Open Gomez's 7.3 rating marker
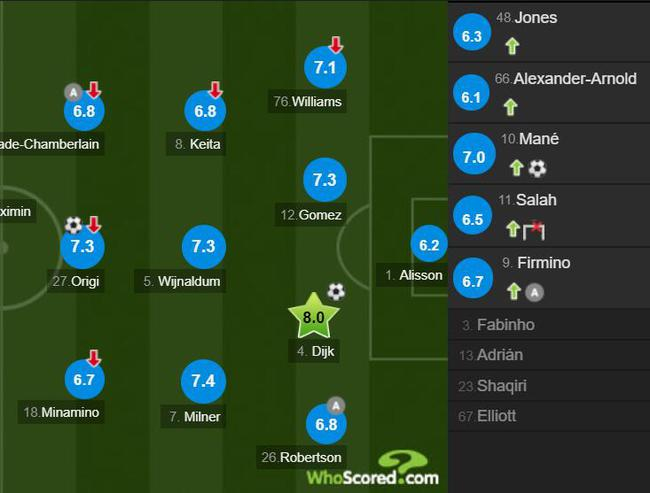 [x=324, y=180]
